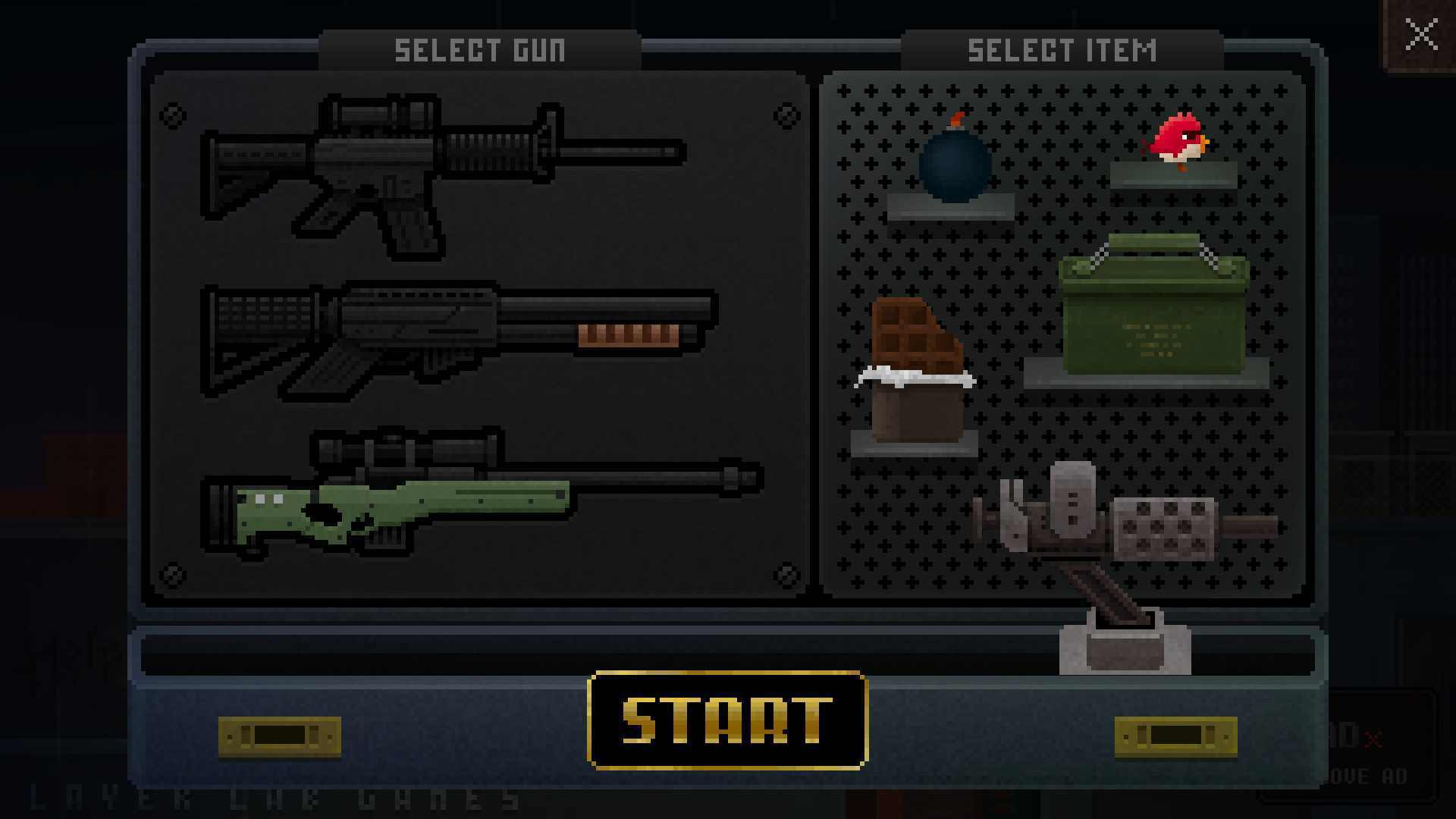This screenshot has height=819, width=1456.
Task: Pick the chocolate bar item
Action: [x=915, y=372]
